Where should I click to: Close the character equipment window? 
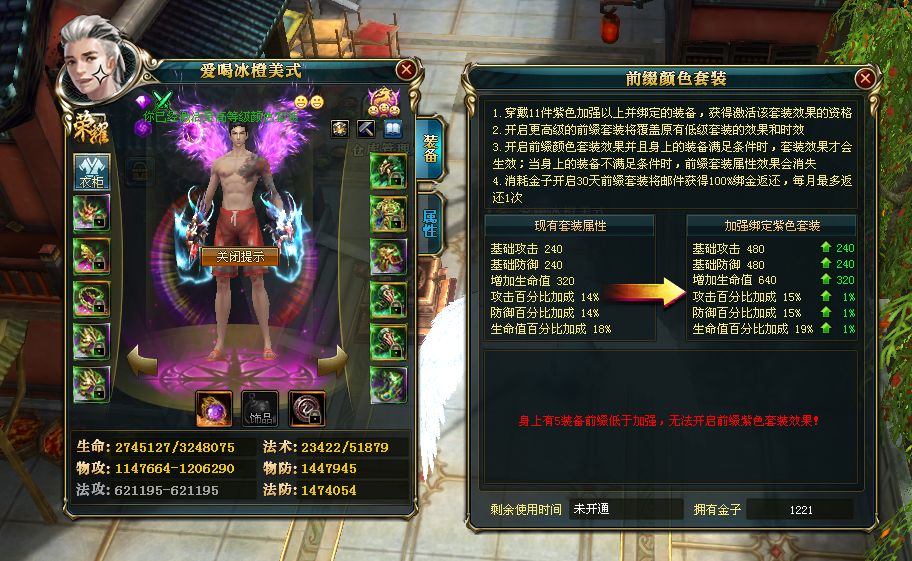406,70
